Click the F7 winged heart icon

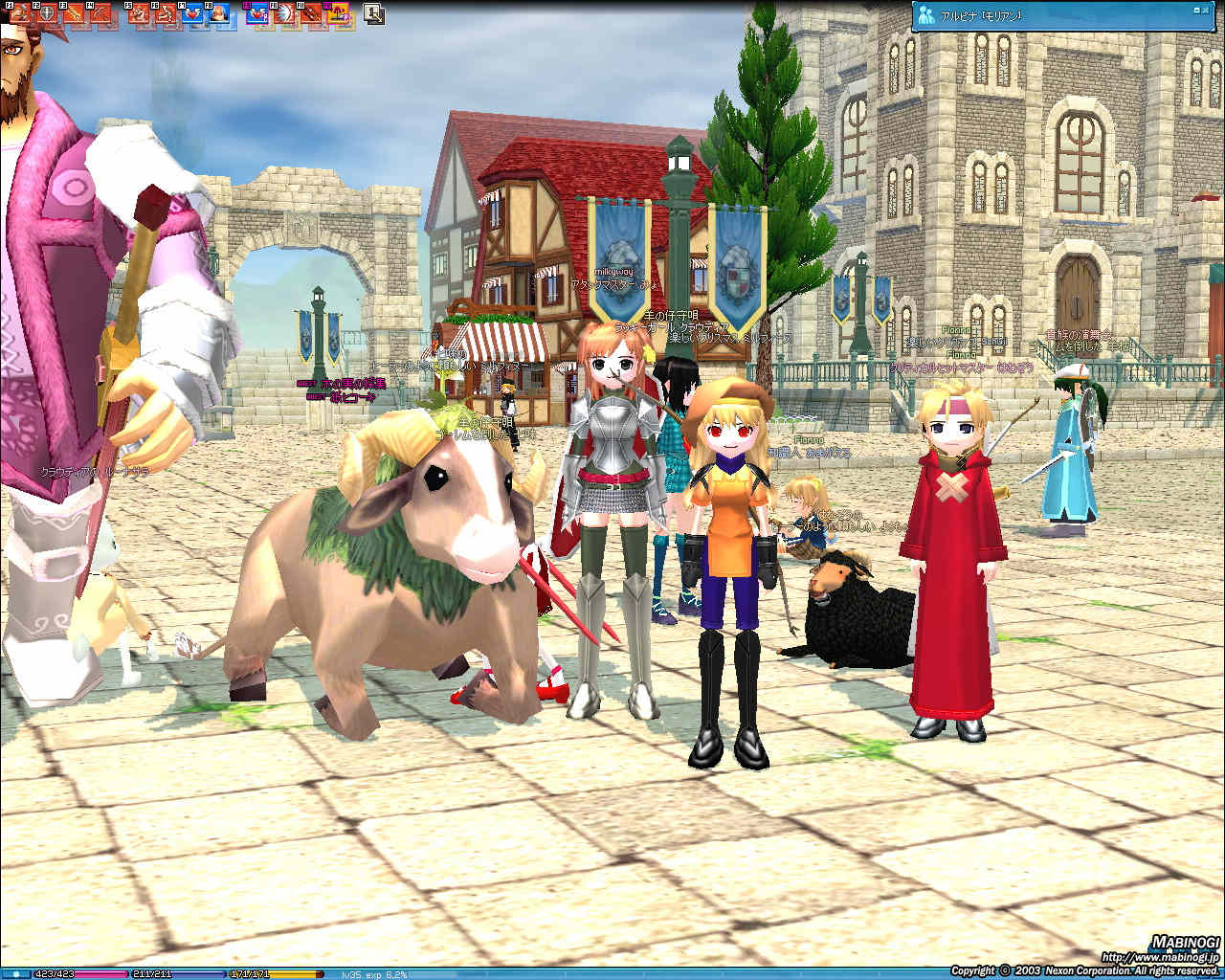[x=192, y=13]
